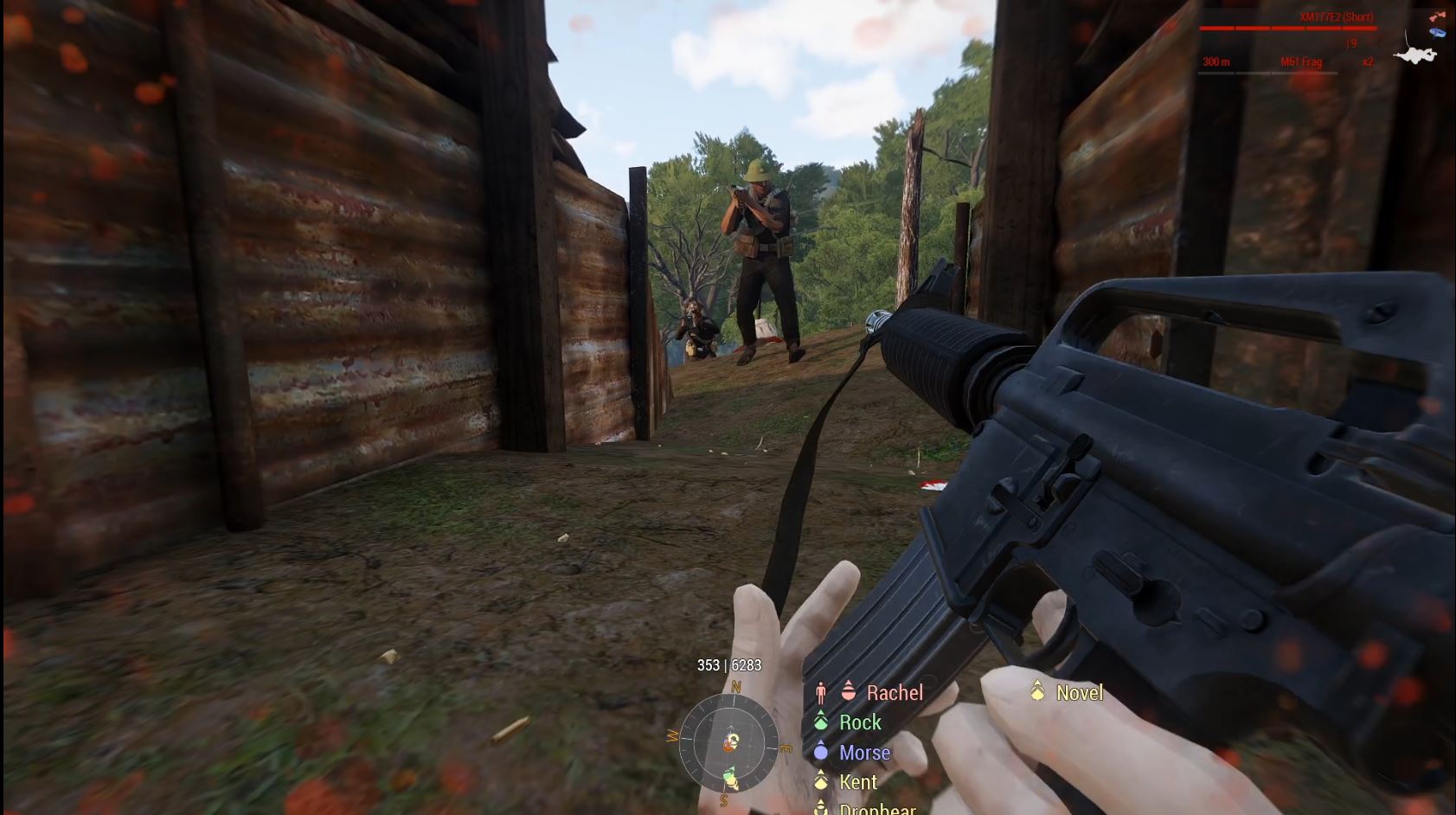Click the white prone stance icon
Viewport: 1456px width, 815px height.
click(1415, 55)
